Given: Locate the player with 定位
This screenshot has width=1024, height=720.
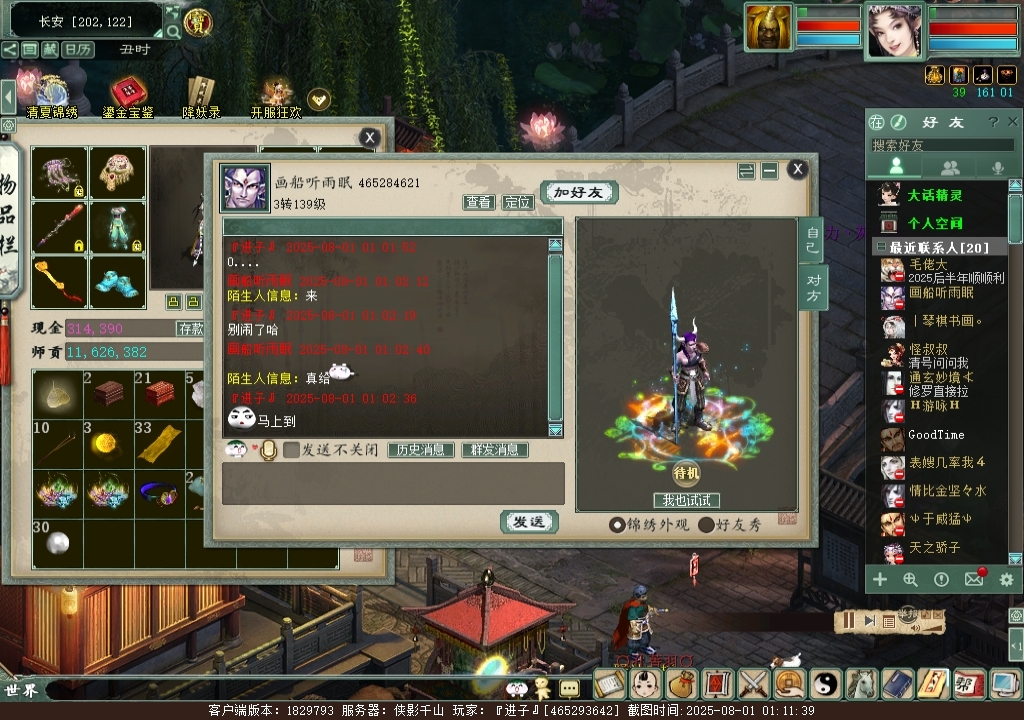Looking at the screenshot, I should click(x=517, y=202).
